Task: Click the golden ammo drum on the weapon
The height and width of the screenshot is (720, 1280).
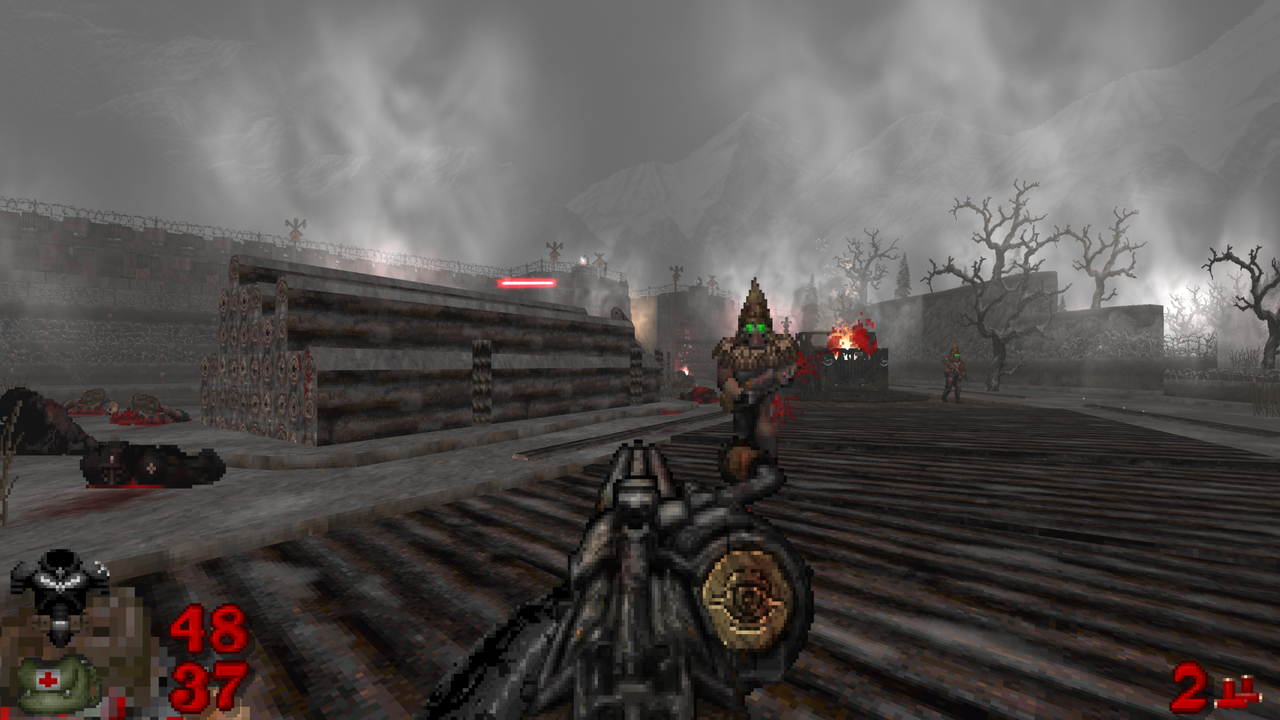Action: pos(745,600)
